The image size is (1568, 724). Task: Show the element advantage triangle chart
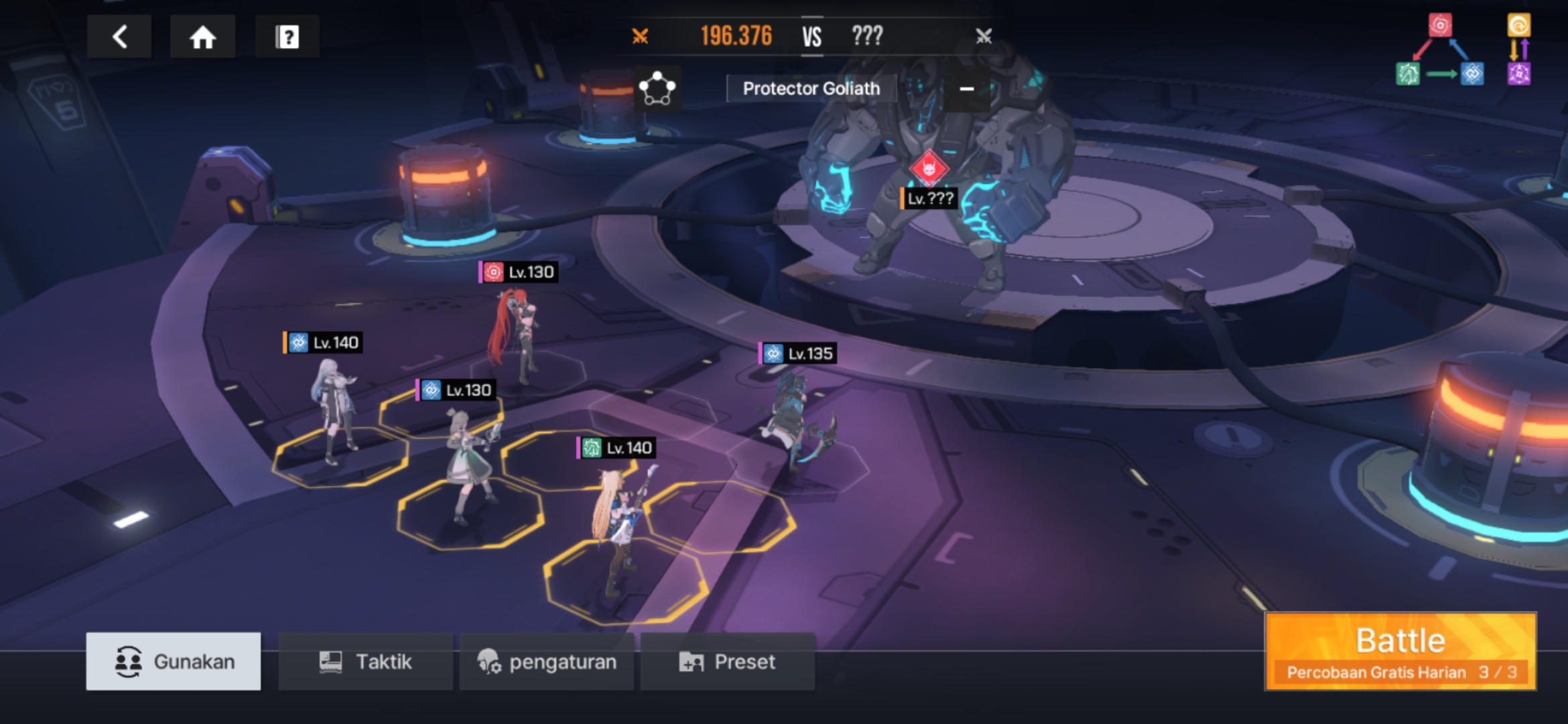tap(1439, 52)
